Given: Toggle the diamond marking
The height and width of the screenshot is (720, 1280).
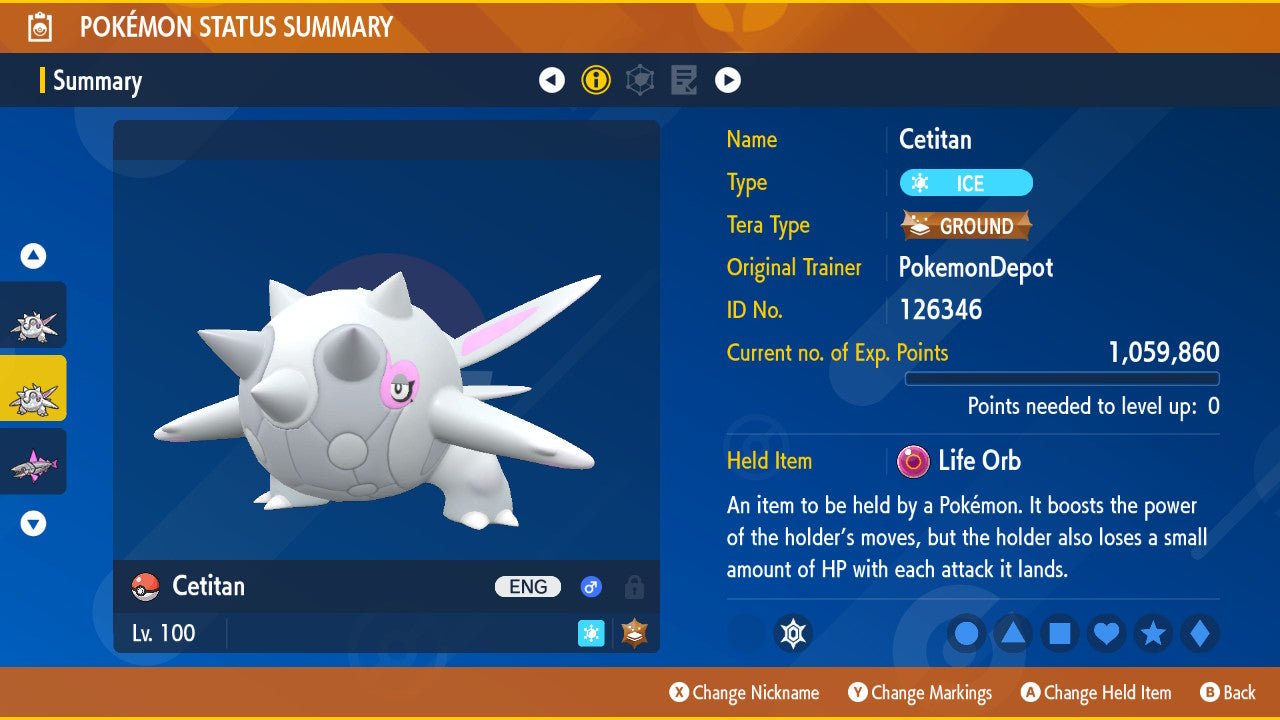Looking at the screenshot, I should tap(1200, 634).
